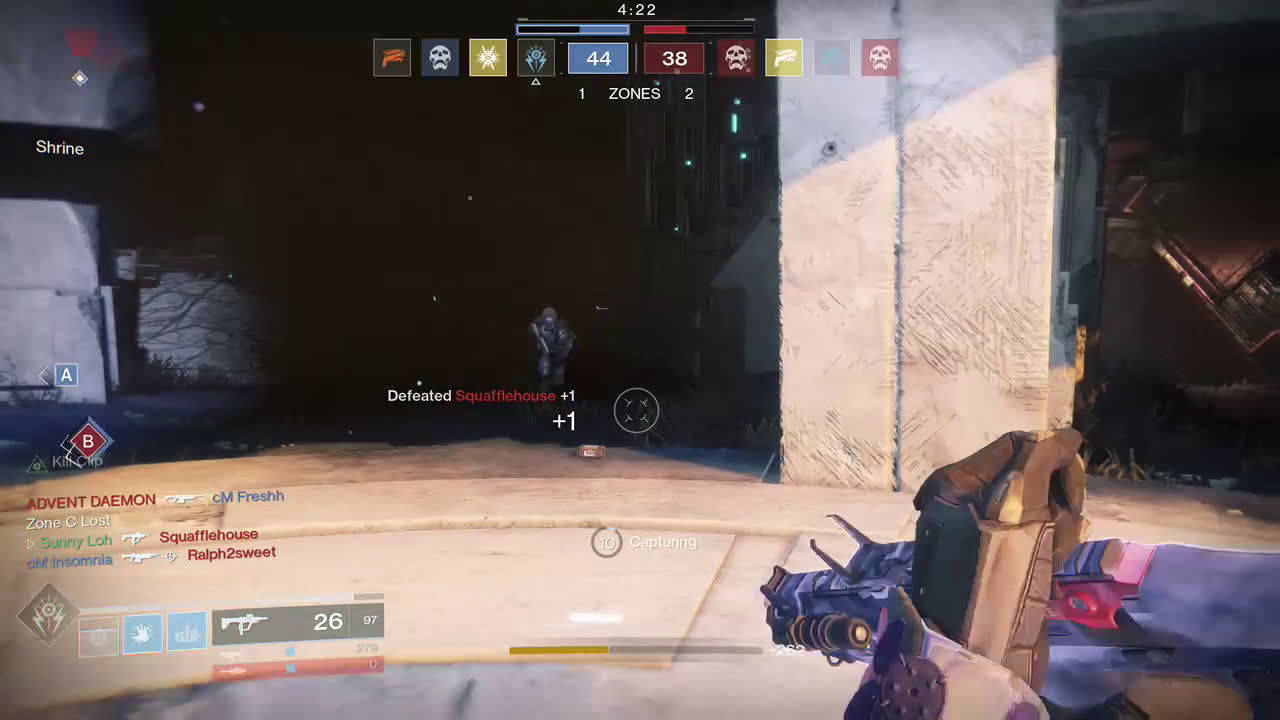Select the orange flame teammate icon
Image resolution: width=1280 pixels, height=720 pixels.
[392, 58]
